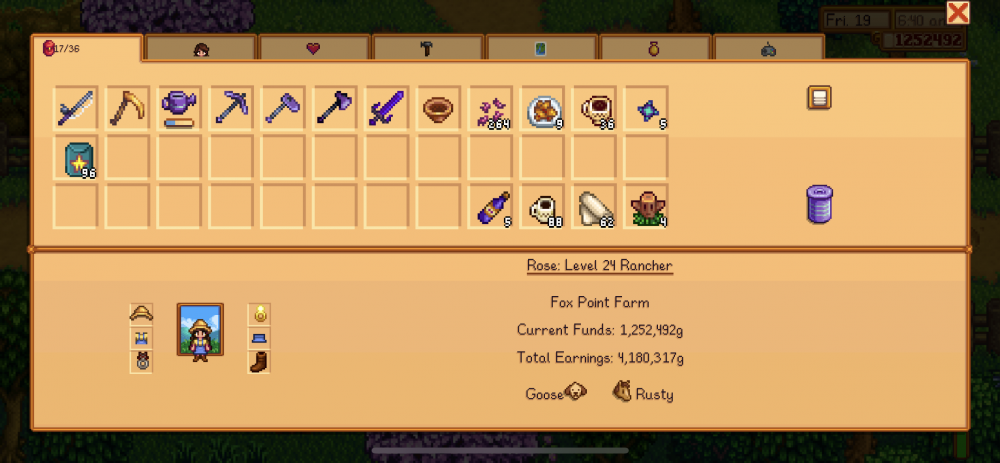Pick the pickaxe from the inventory

[231, 107]
